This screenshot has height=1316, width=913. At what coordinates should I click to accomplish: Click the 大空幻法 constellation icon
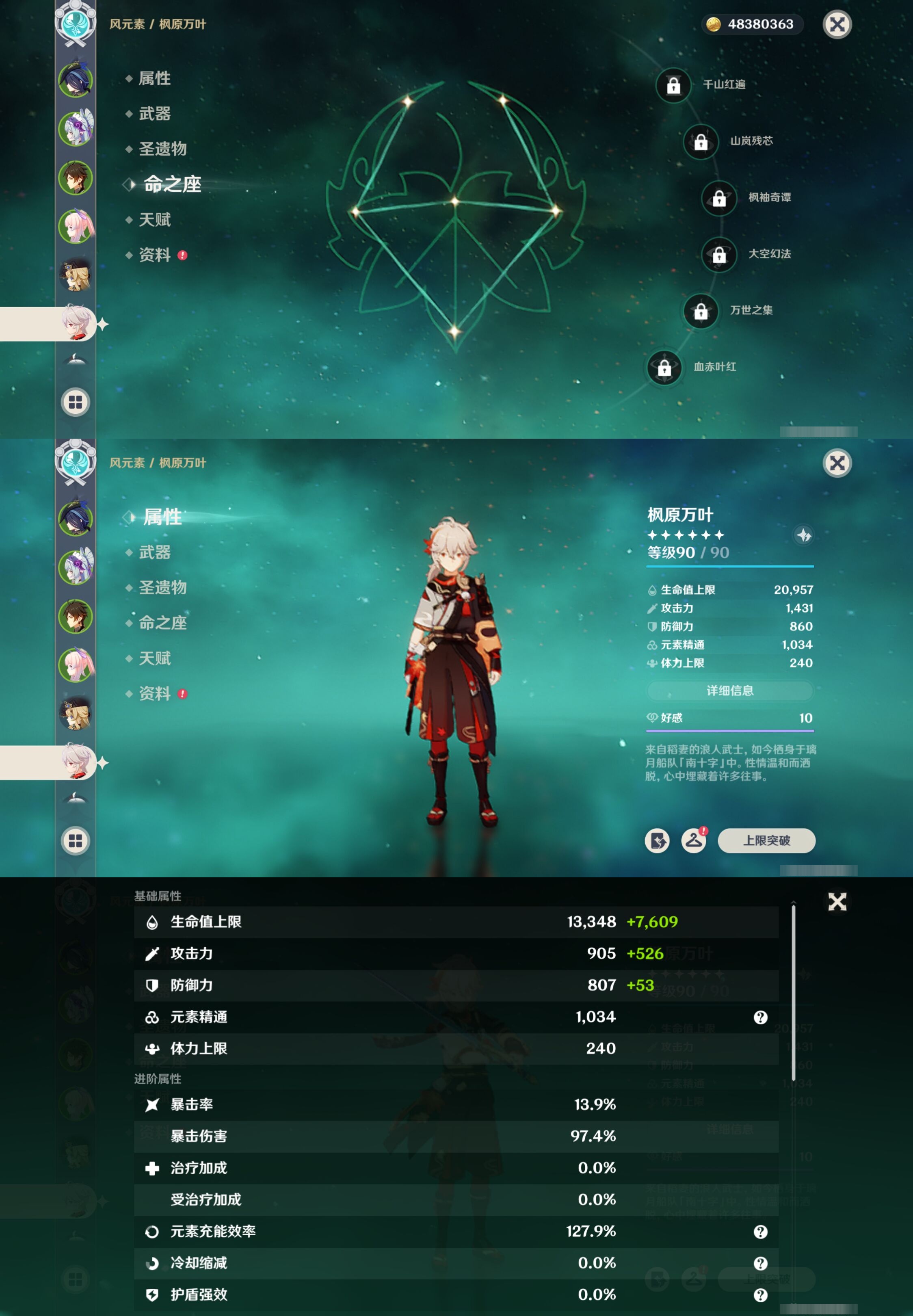click(719, 255)
